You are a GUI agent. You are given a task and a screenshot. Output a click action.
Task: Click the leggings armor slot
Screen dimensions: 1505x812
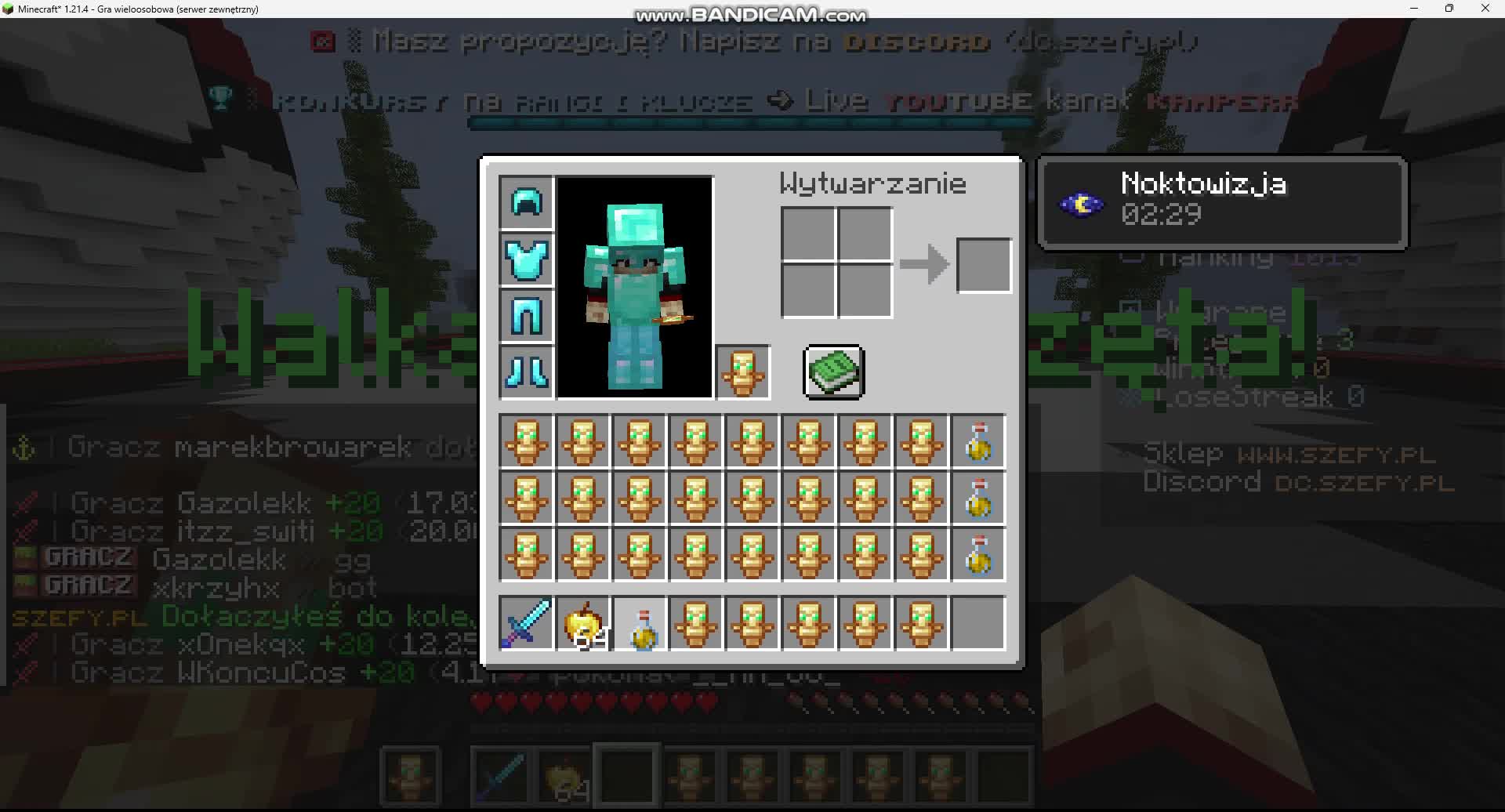coord(526,317)
